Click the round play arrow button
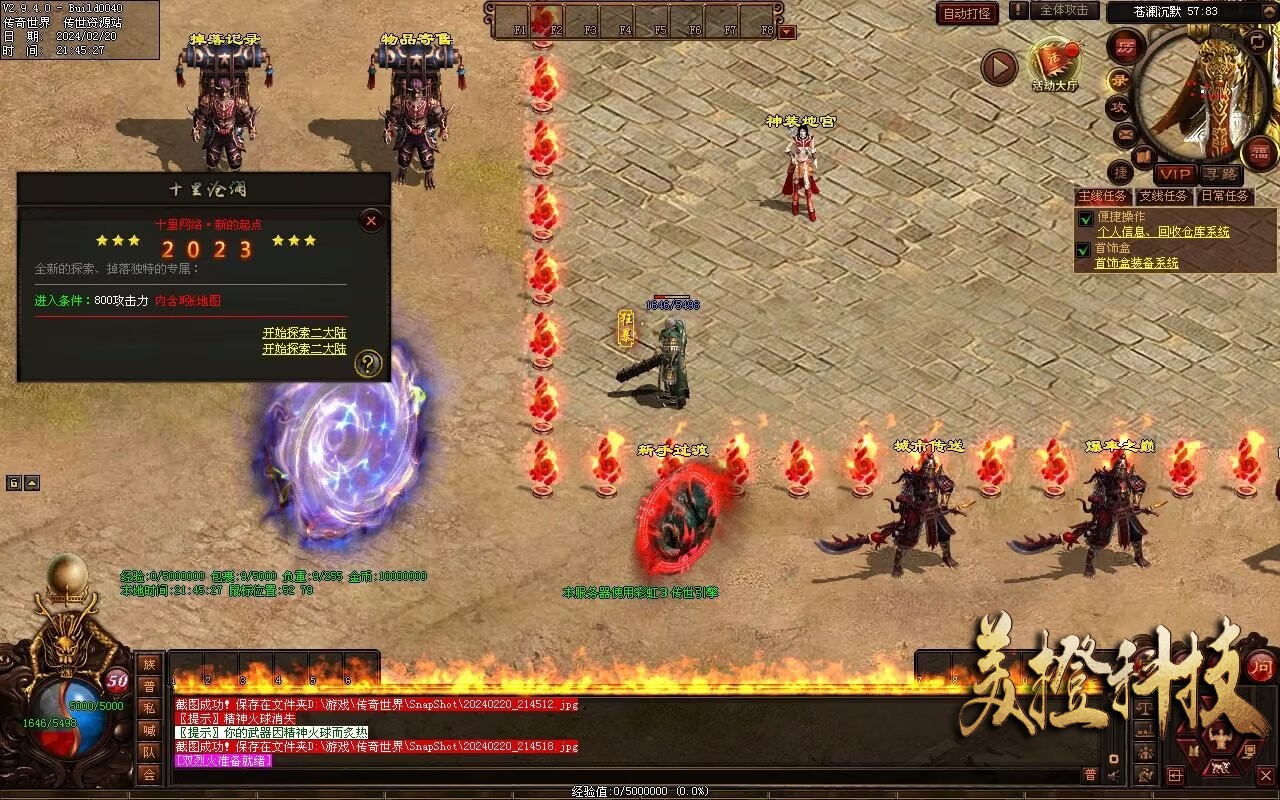The height and width of the screenshot is (800, 1280). pyautogui.click(x=998, y=67)
